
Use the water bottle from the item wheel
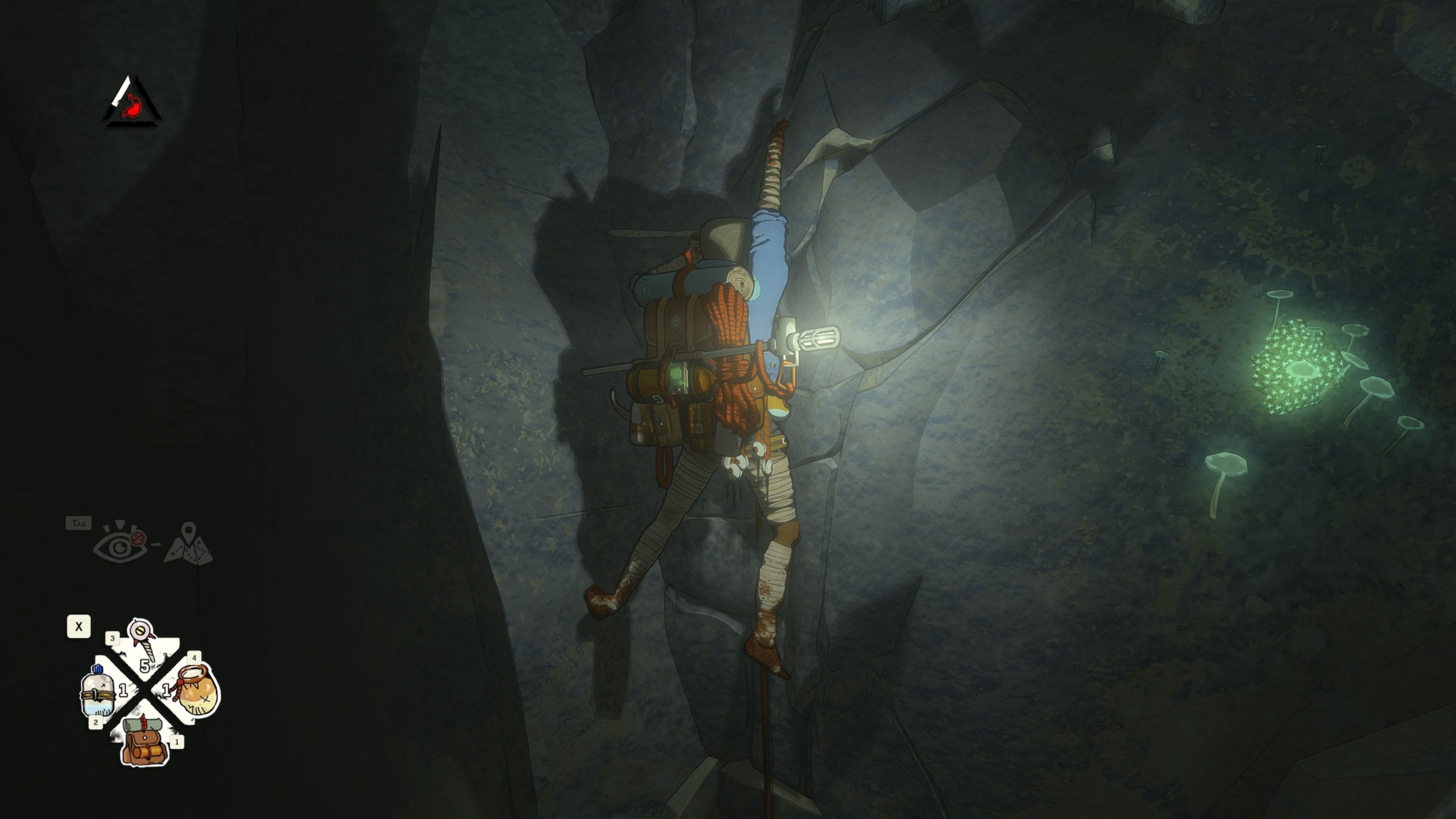(98, 691)
